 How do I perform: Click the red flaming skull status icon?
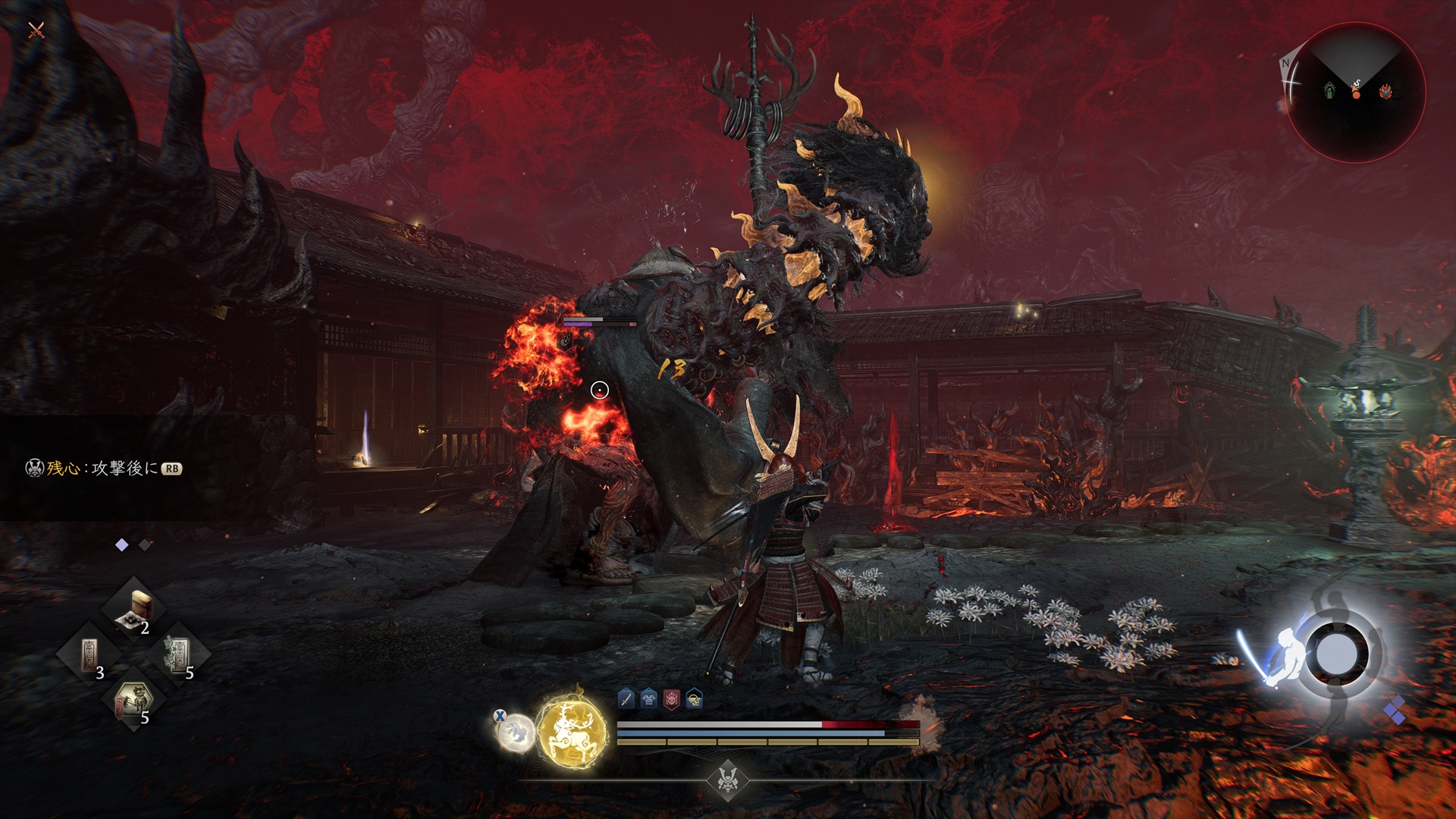671,699
